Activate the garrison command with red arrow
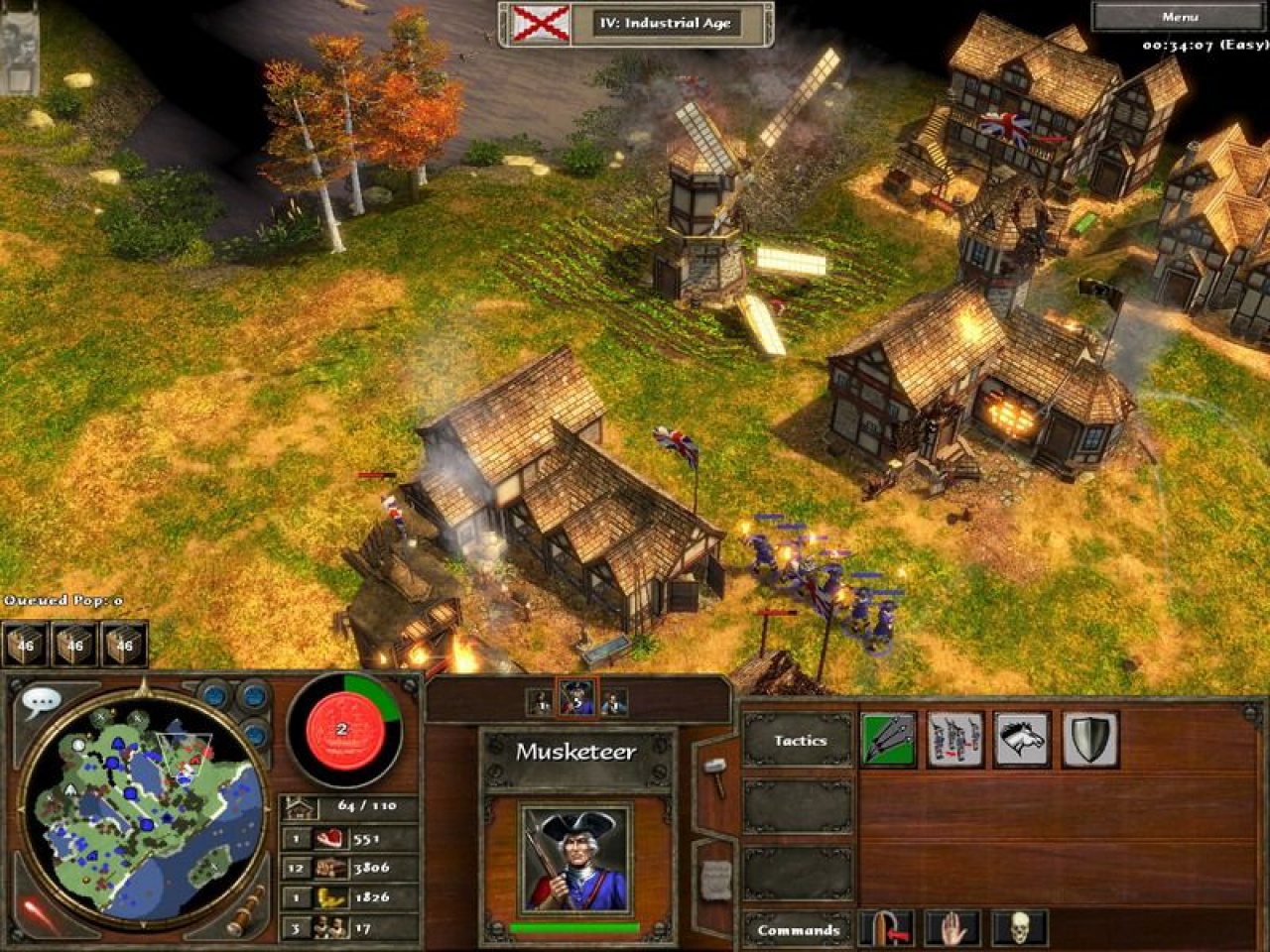1270x952 pixels. pyautogui.click(x=886, y=929)
